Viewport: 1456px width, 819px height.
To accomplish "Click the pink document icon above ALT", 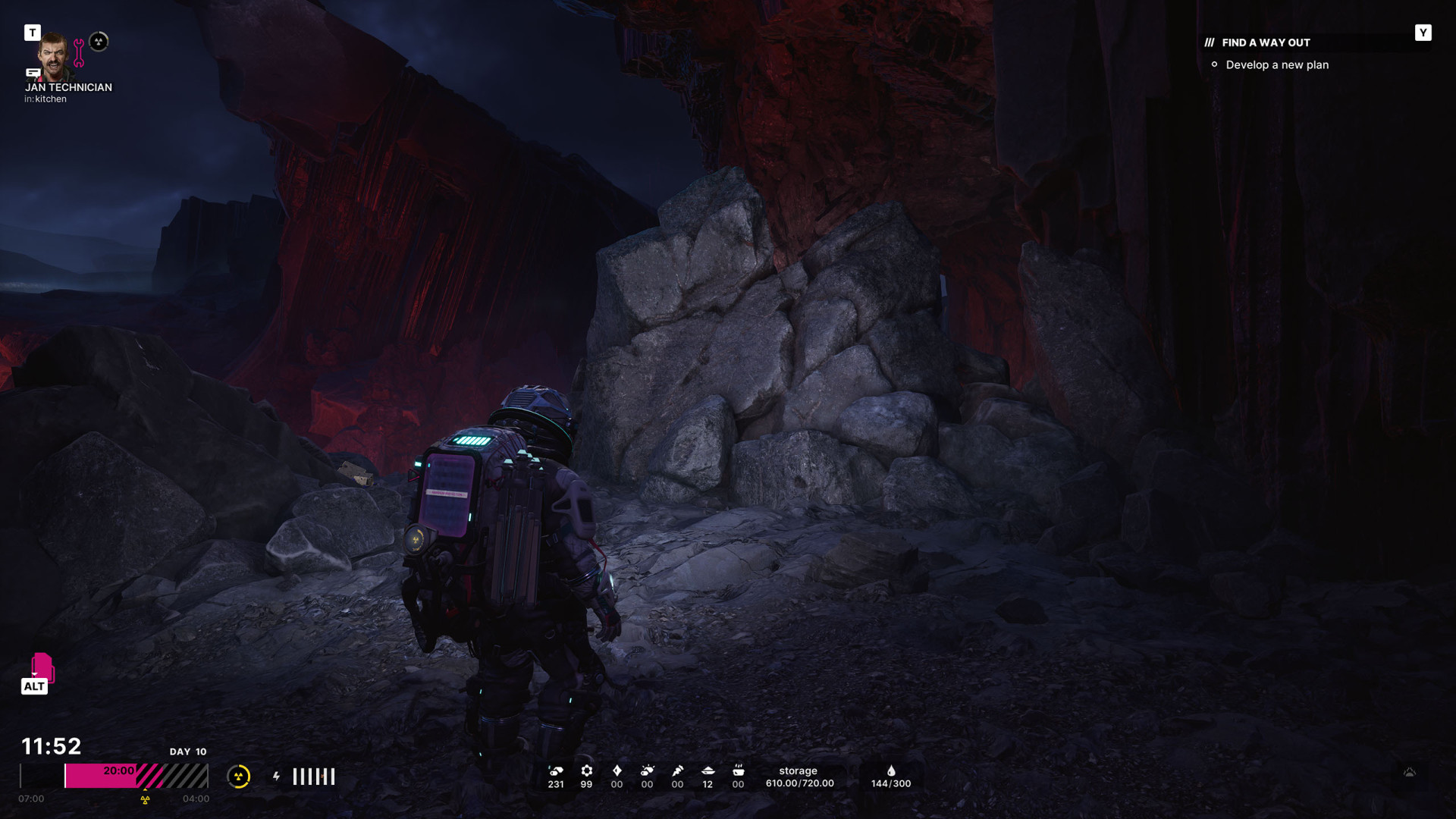I will tap(42, 667).
